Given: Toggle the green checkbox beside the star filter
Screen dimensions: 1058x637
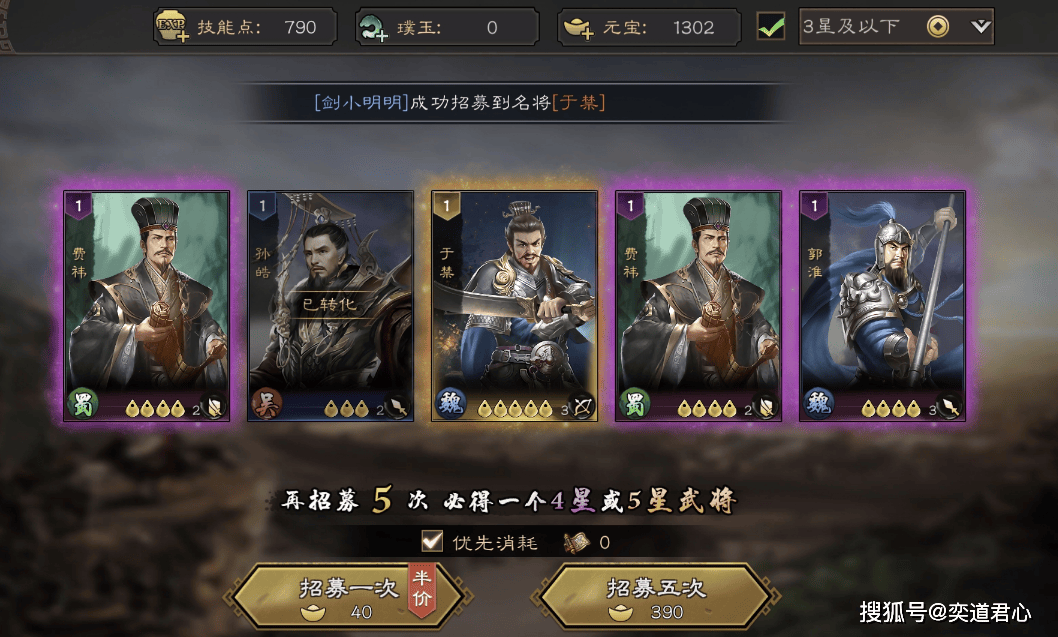Looking at the screenshot, I should point(771,27).
